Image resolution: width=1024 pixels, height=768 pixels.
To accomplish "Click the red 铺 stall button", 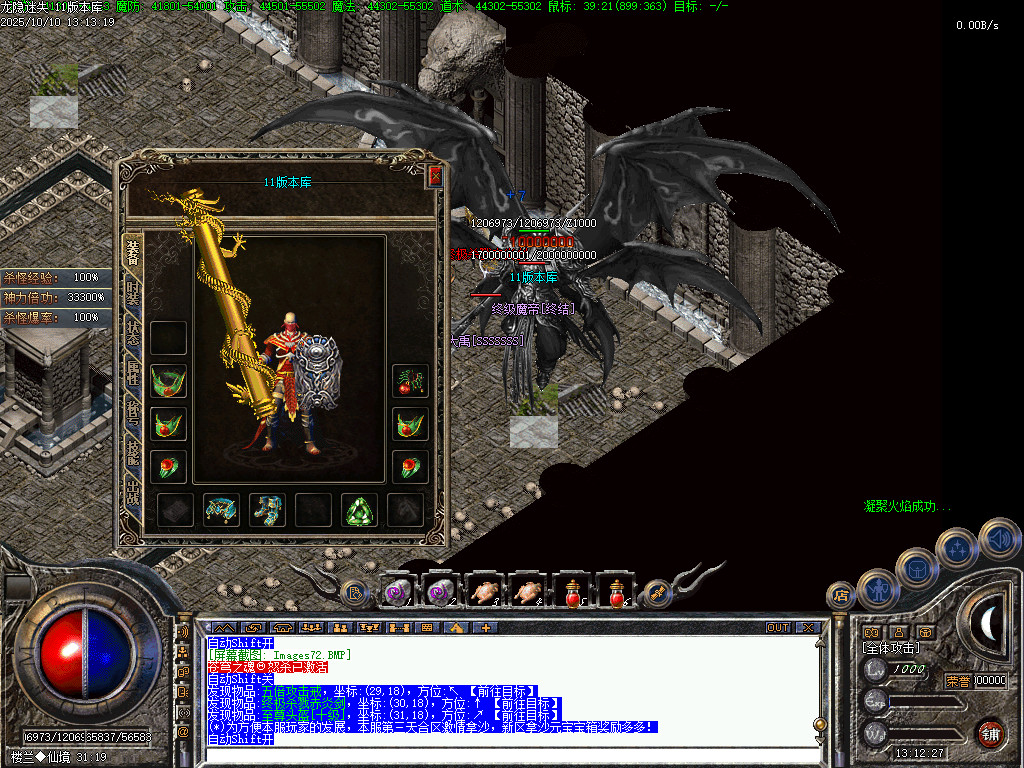I will point(990,732).
